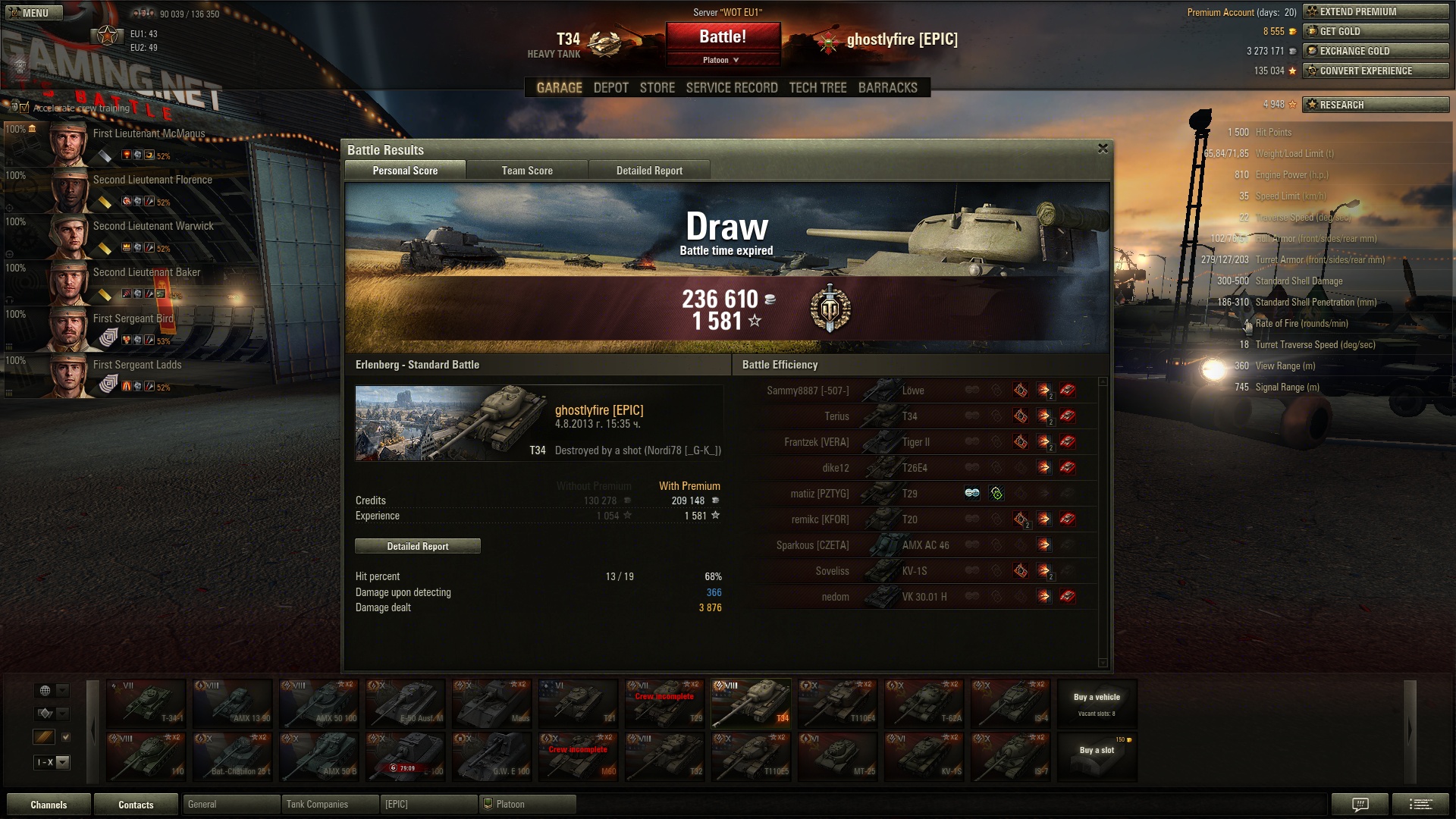Click the Detailed Report button under Experience

tap(417, 546)
